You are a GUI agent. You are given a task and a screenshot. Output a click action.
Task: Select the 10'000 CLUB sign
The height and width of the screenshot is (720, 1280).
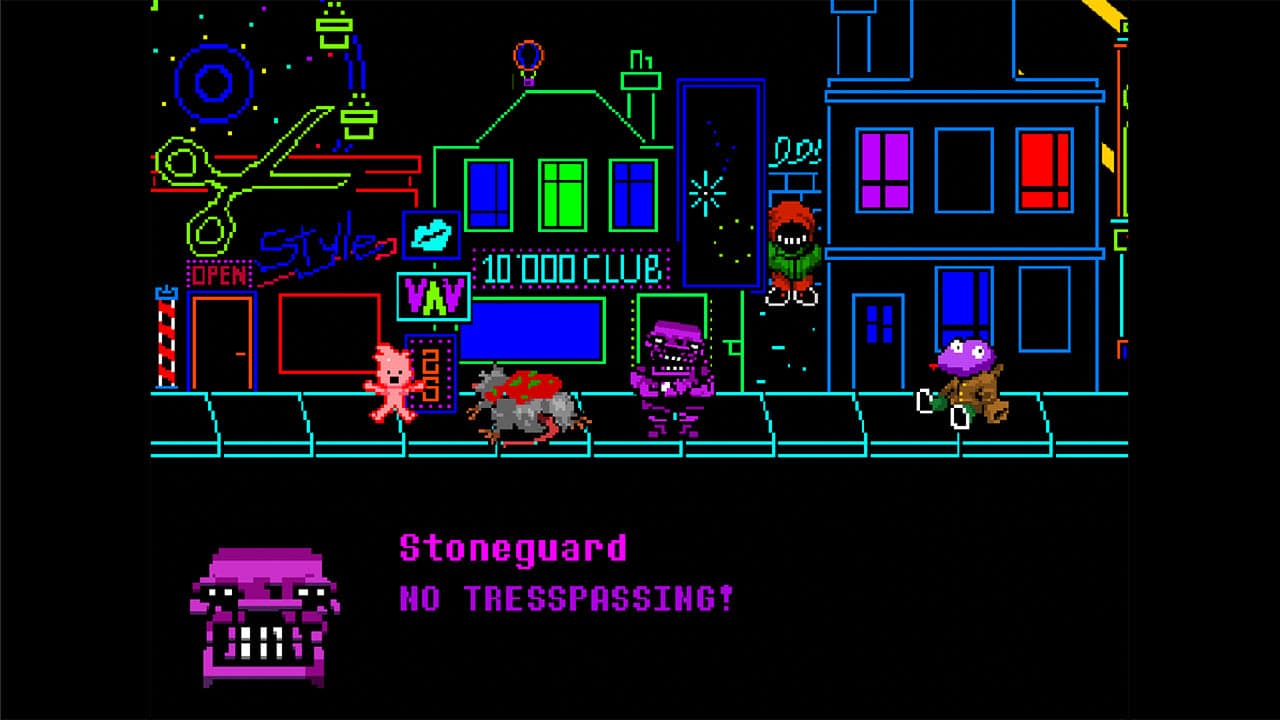(x=570, y=268)
